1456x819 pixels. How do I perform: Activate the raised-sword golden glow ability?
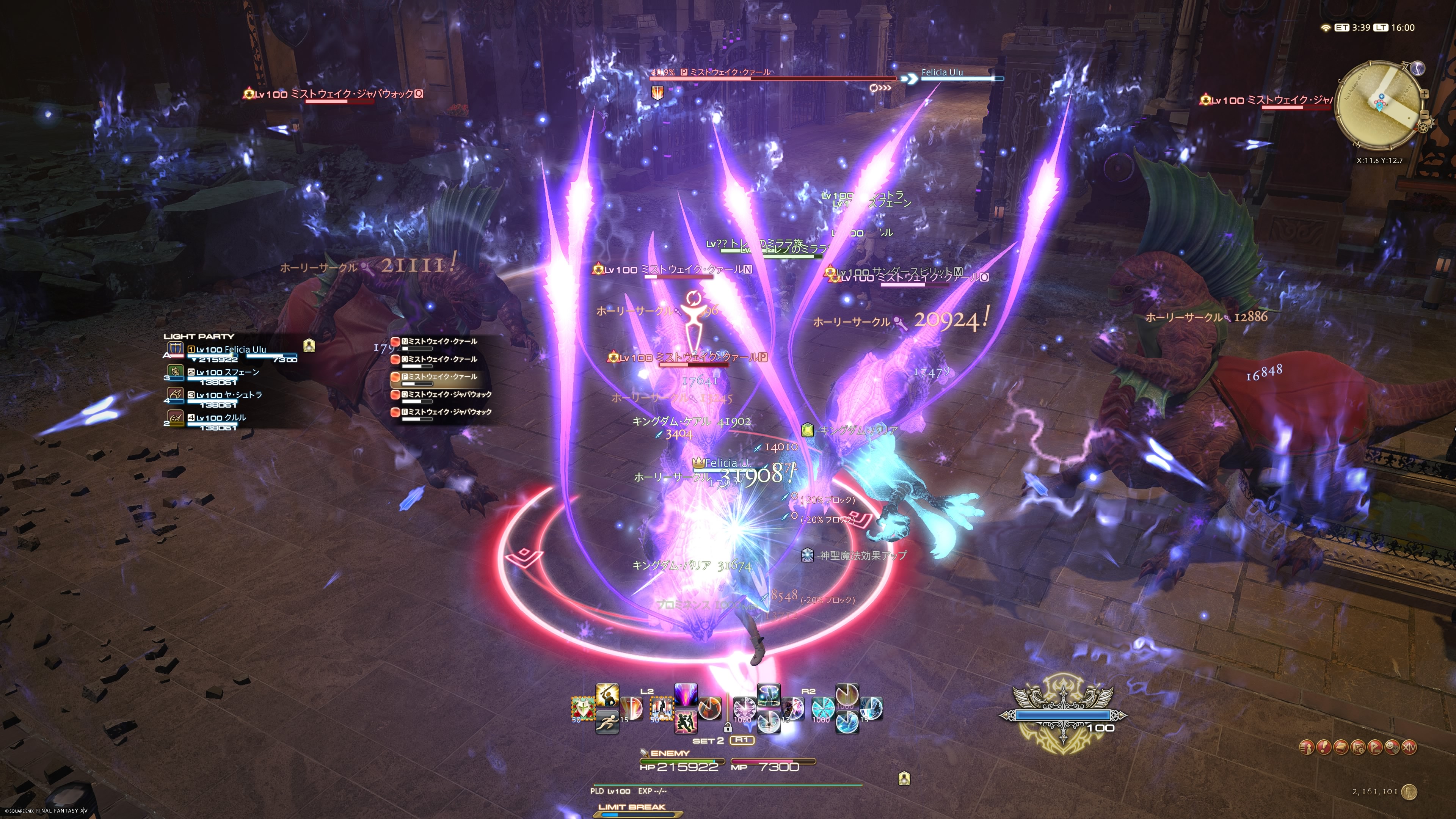pyautogui.click(x=607, y=695)
